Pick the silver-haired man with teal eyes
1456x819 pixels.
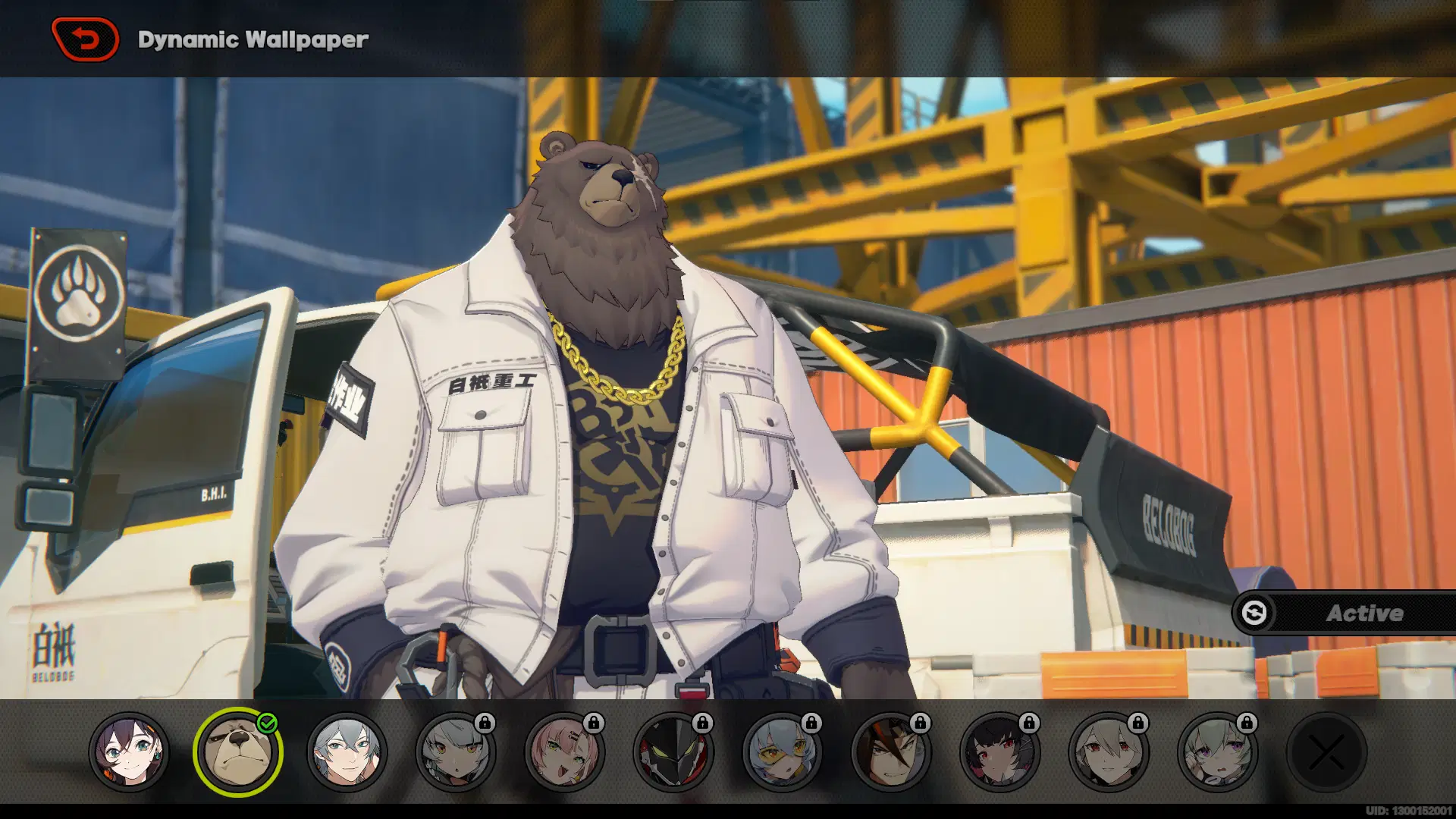coord(347,752)
